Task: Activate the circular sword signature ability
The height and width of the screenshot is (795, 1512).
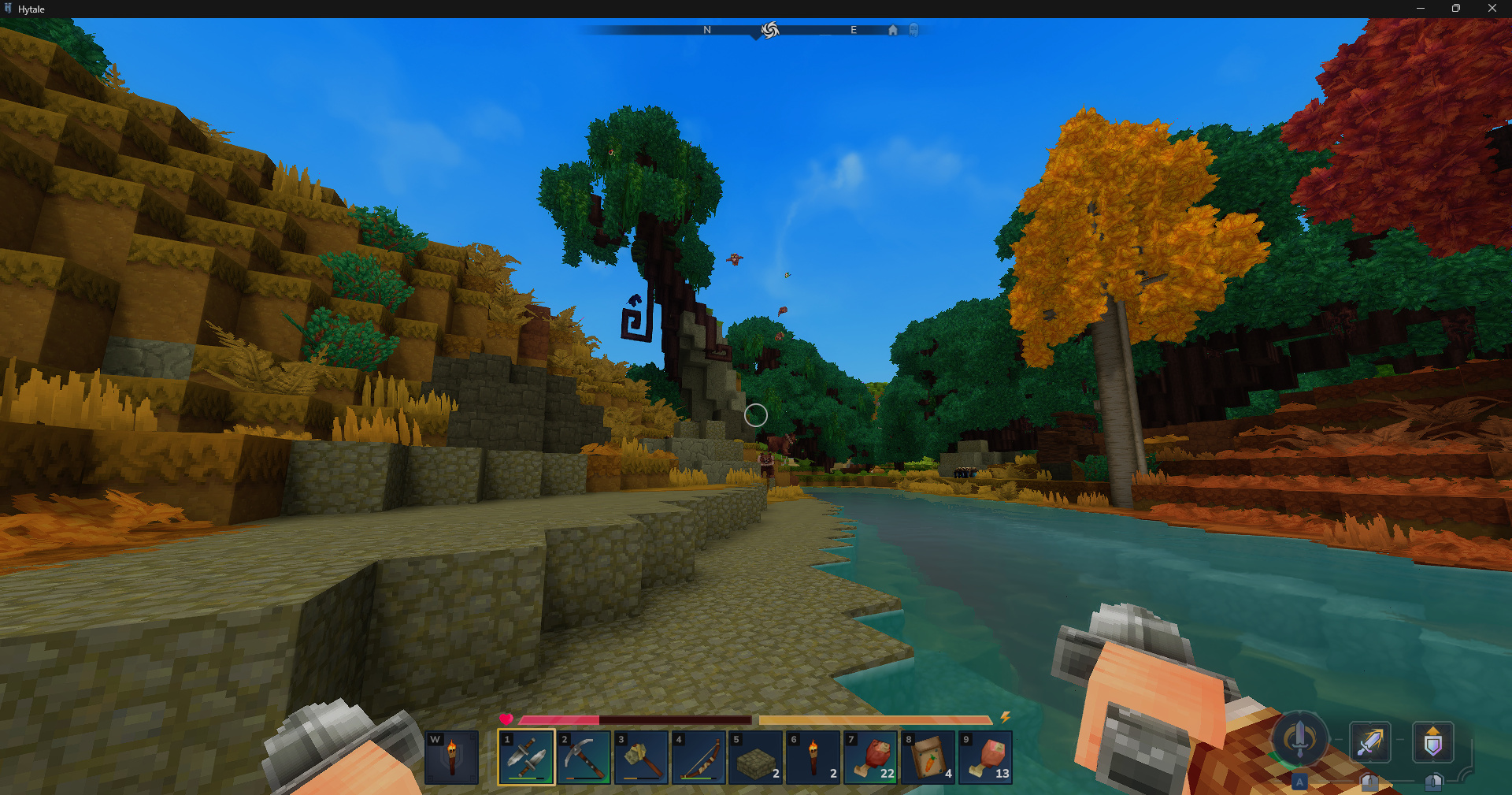Action: pyautogui.click(x=1299, y=739)
